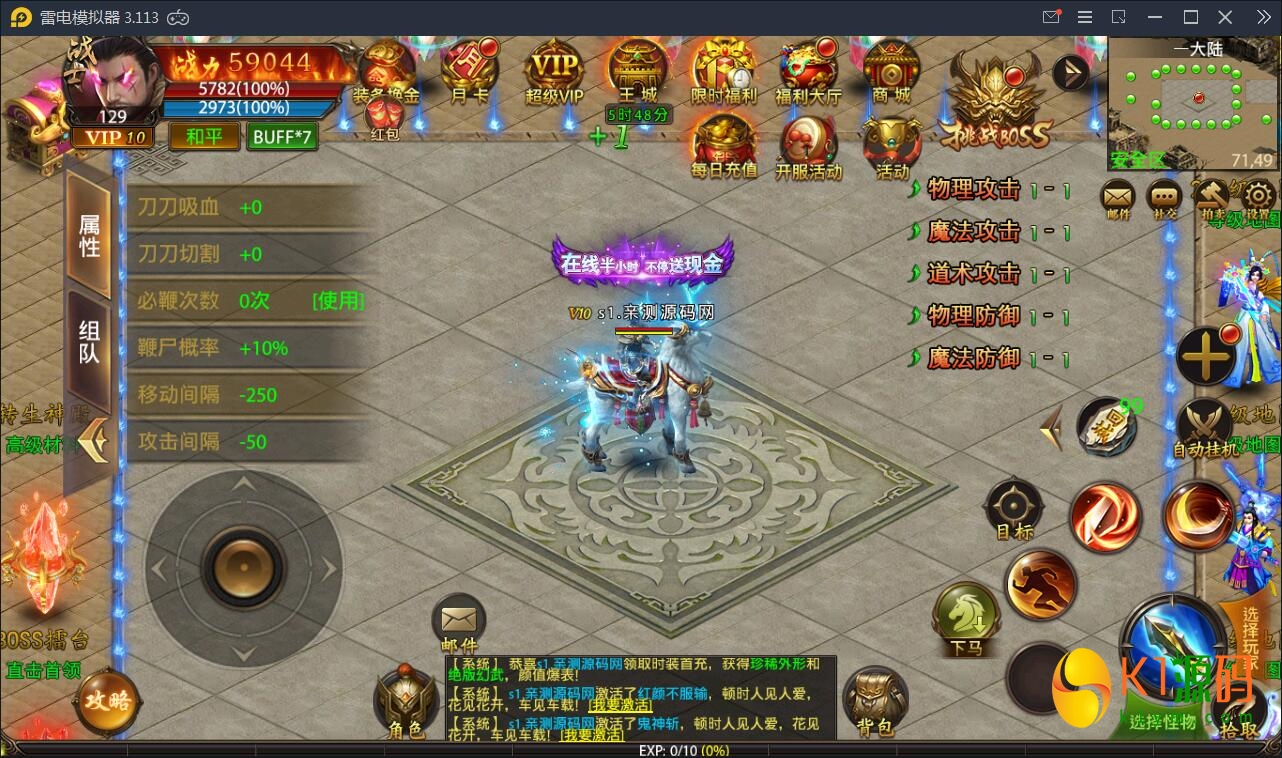
Task: Open the 月卡 monthly card icon
Action: tap(469, 70)
